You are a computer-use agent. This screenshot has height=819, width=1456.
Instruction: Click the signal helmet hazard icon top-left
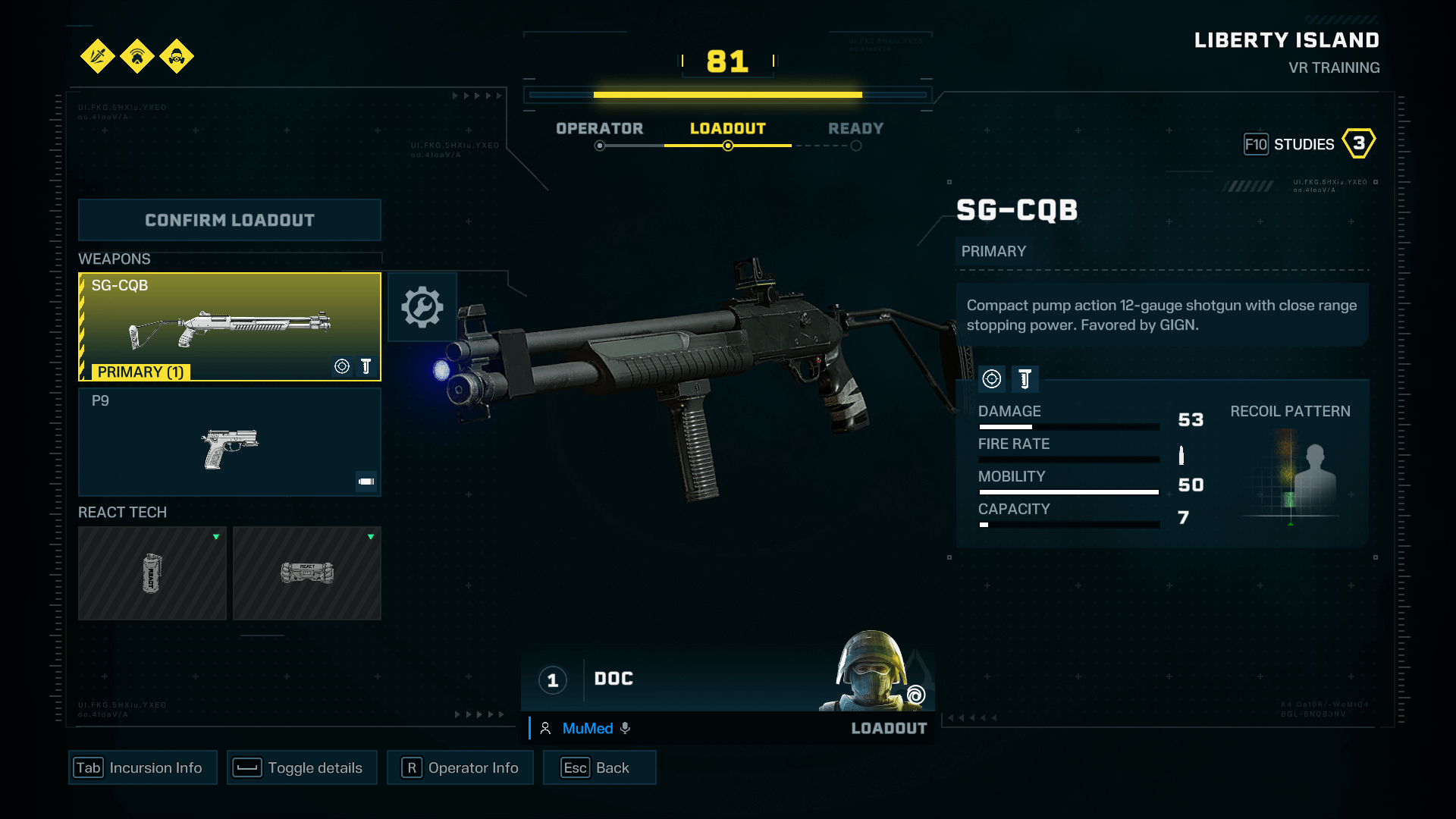click(137, 57)
